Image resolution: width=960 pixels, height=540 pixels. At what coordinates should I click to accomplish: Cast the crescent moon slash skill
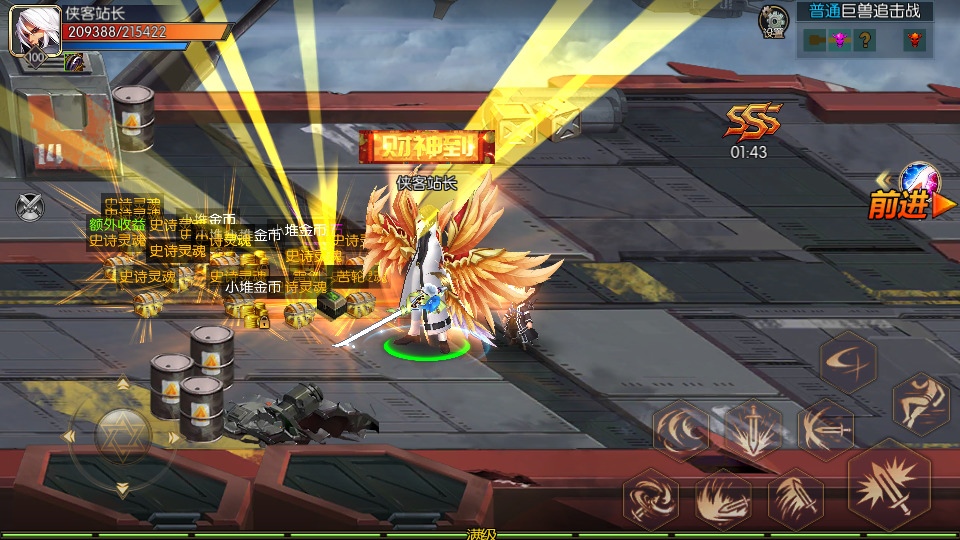[681, 430]
